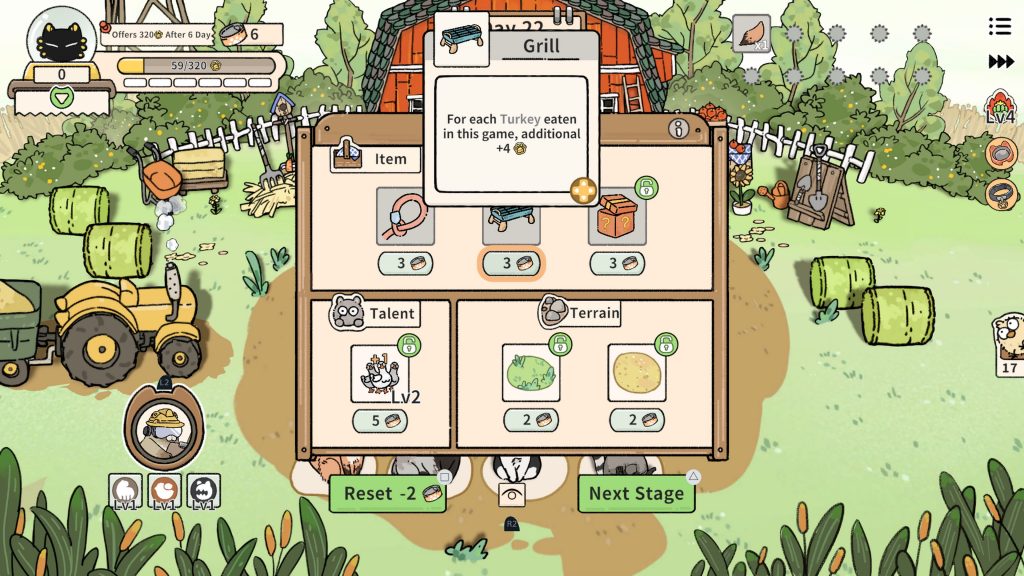Open the black cat avatar
The height and width of the screenshot is (576, 1024).
[x=62, y=37]
